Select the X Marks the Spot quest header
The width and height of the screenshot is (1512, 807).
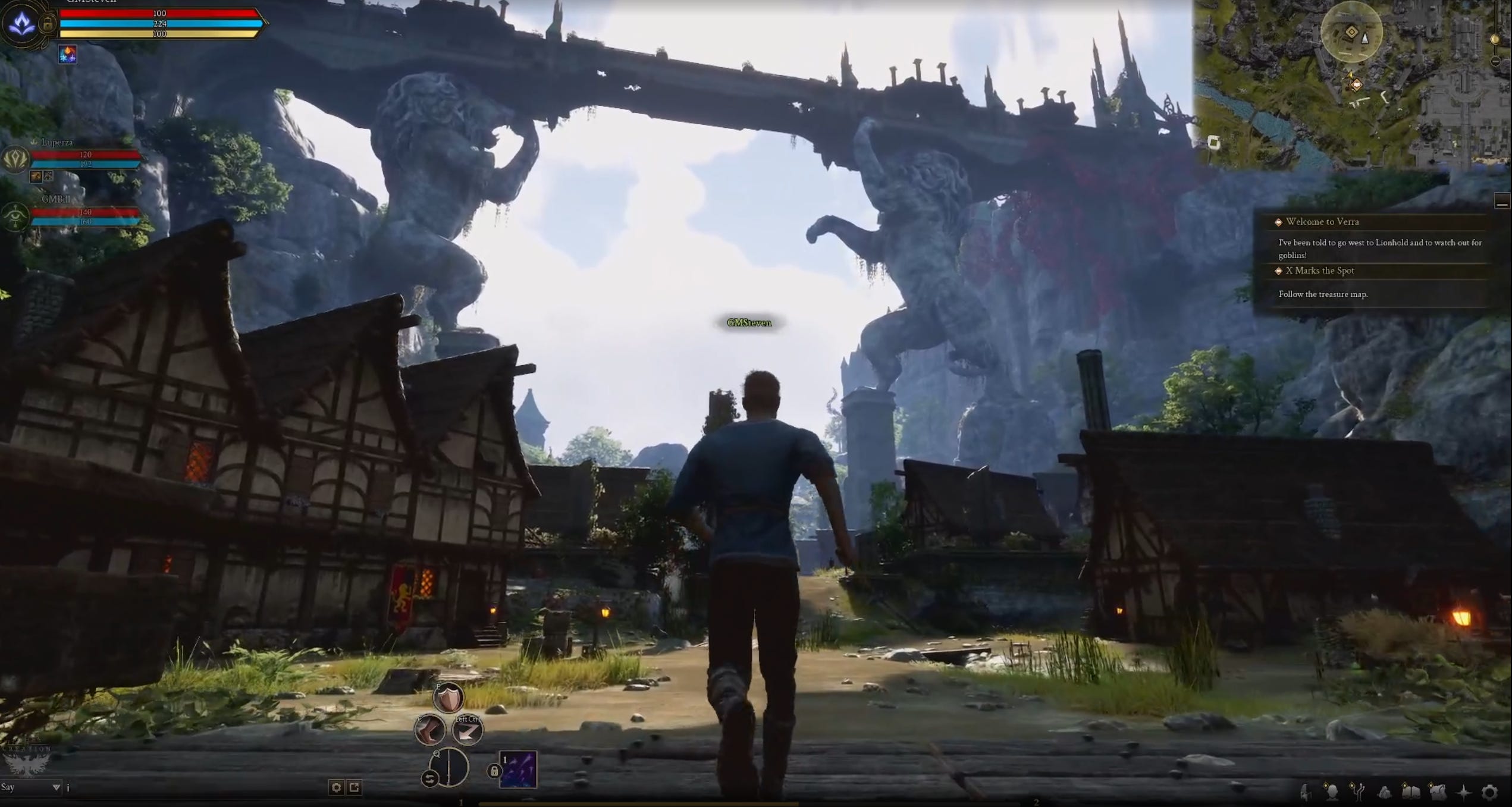point(1319,271)
